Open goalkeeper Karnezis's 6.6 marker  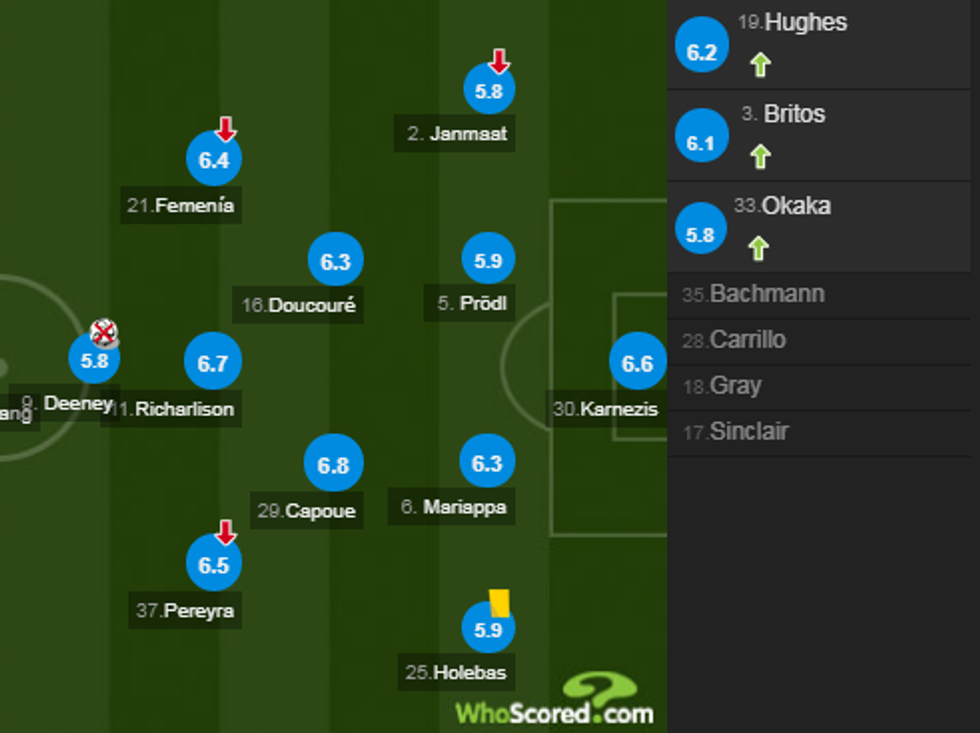[x=637, y=363]
